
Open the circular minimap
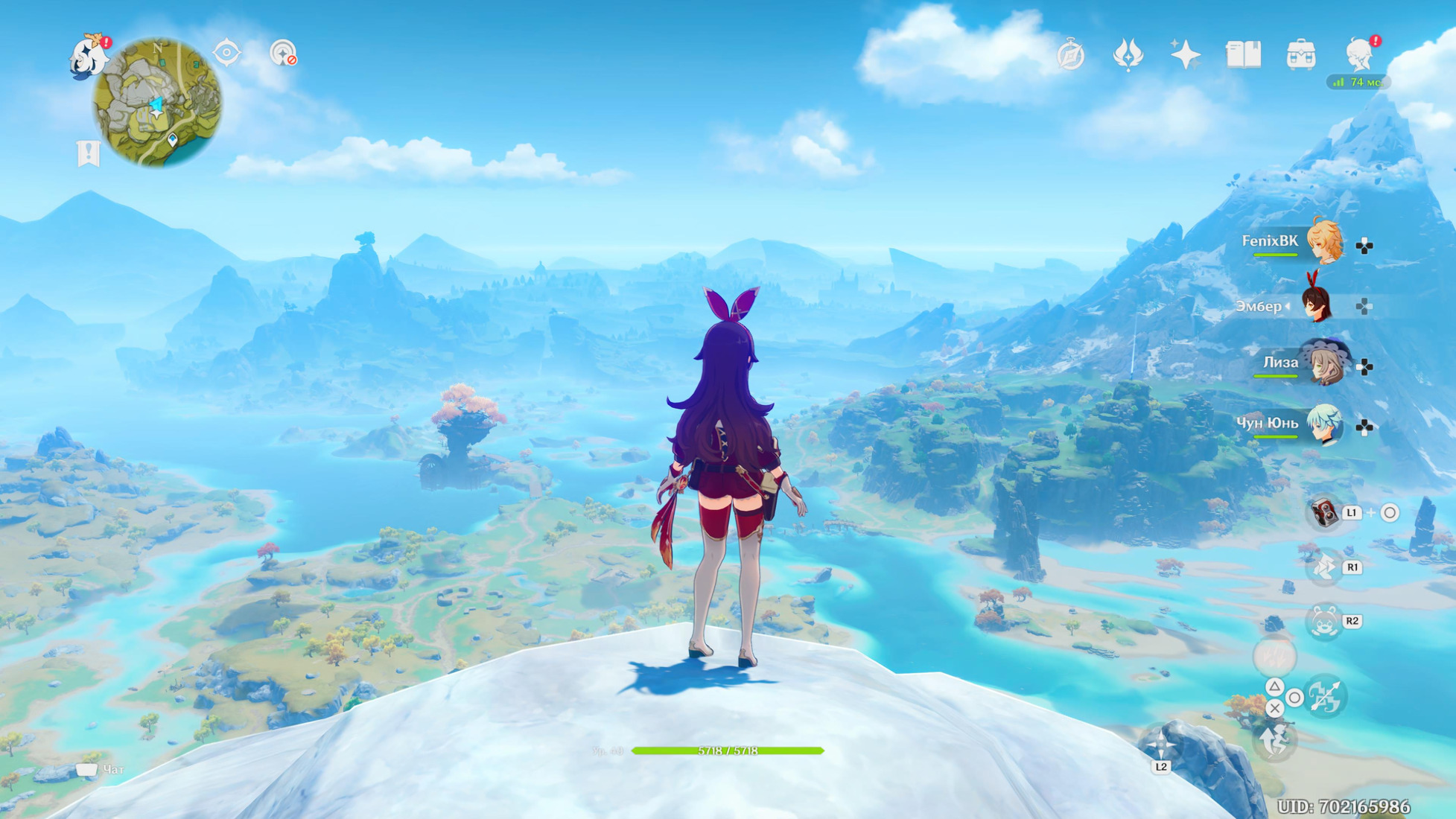157,103
